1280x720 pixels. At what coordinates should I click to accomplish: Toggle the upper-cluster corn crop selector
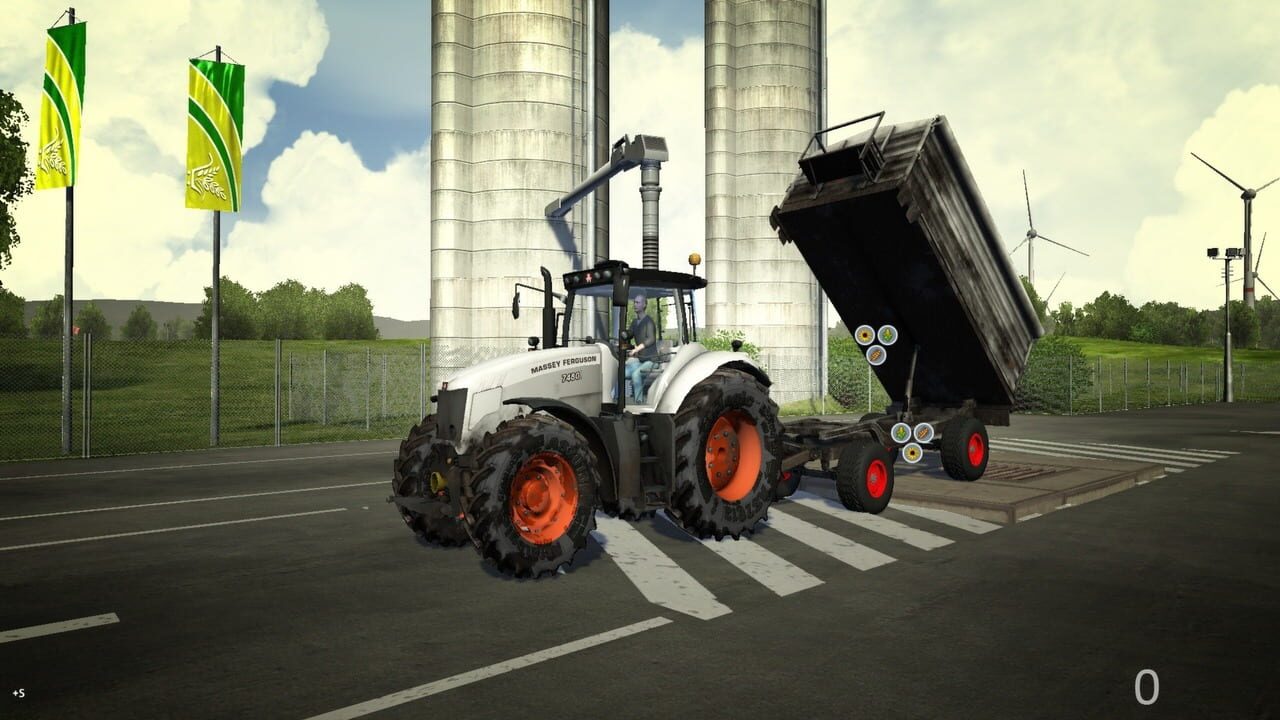(x=886, y=334)
